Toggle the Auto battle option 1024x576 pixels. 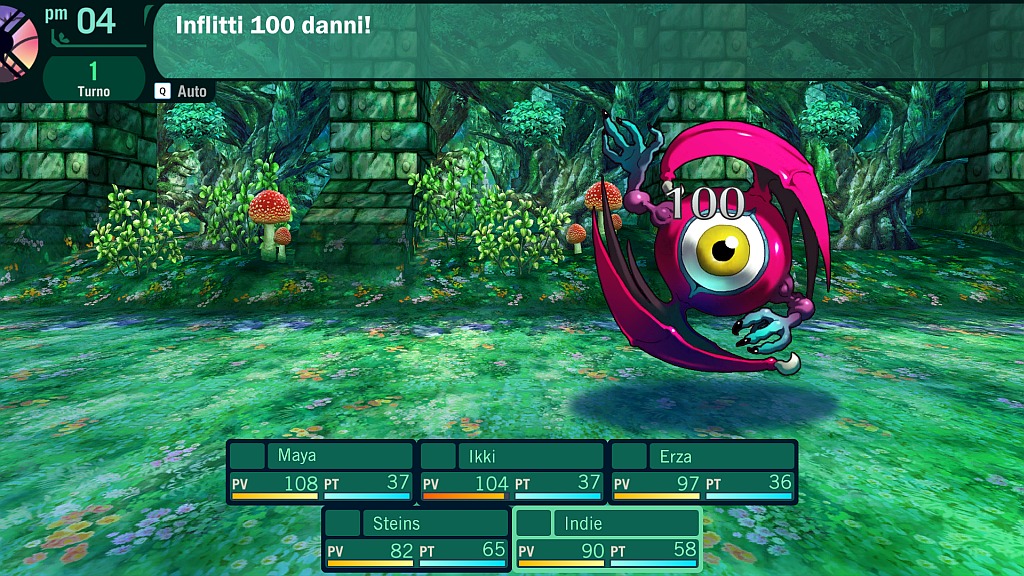pyautogui.click(x=182, y=91)
